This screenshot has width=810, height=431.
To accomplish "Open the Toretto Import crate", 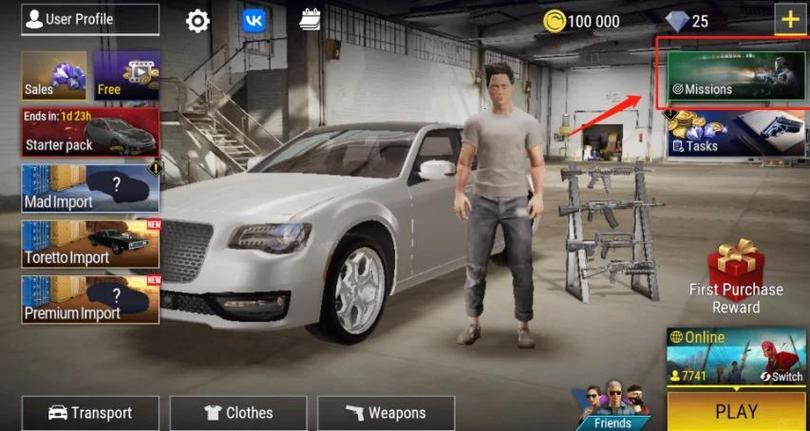I will tap(90, 245).
